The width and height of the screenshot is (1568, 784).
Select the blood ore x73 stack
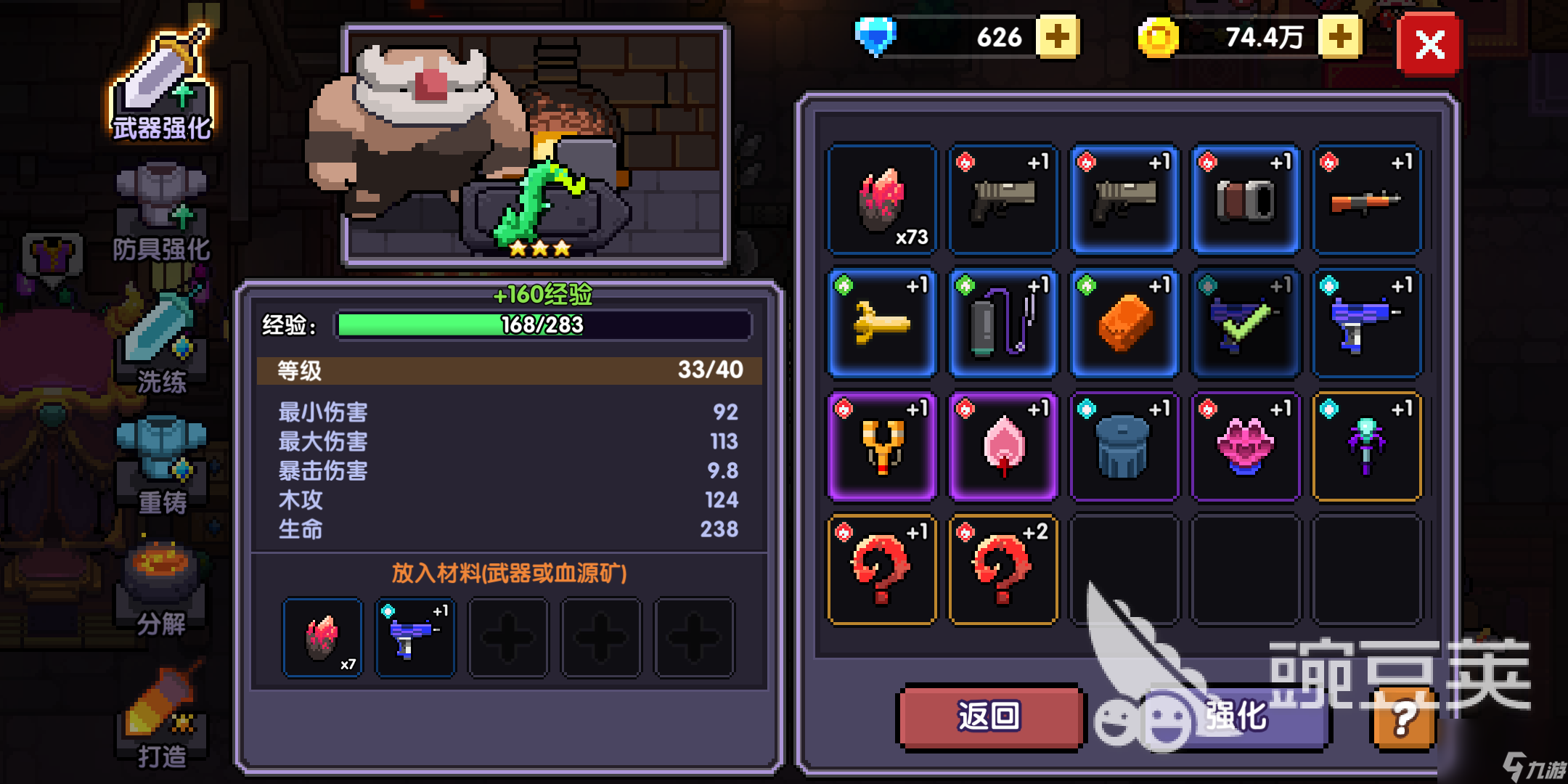pos(882,200)
